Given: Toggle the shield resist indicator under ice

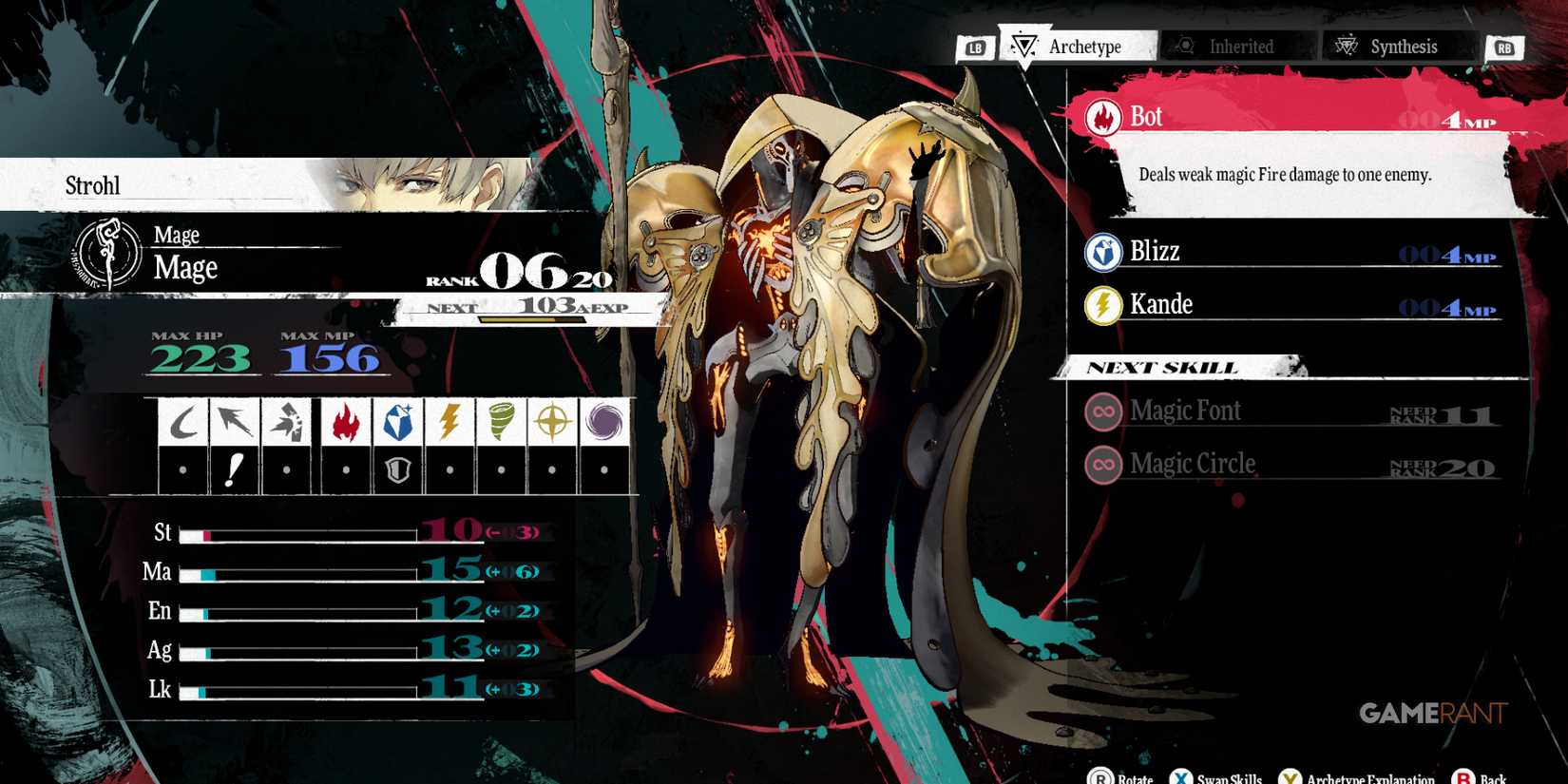Looking at the screenshot, I should pos(396,468).
